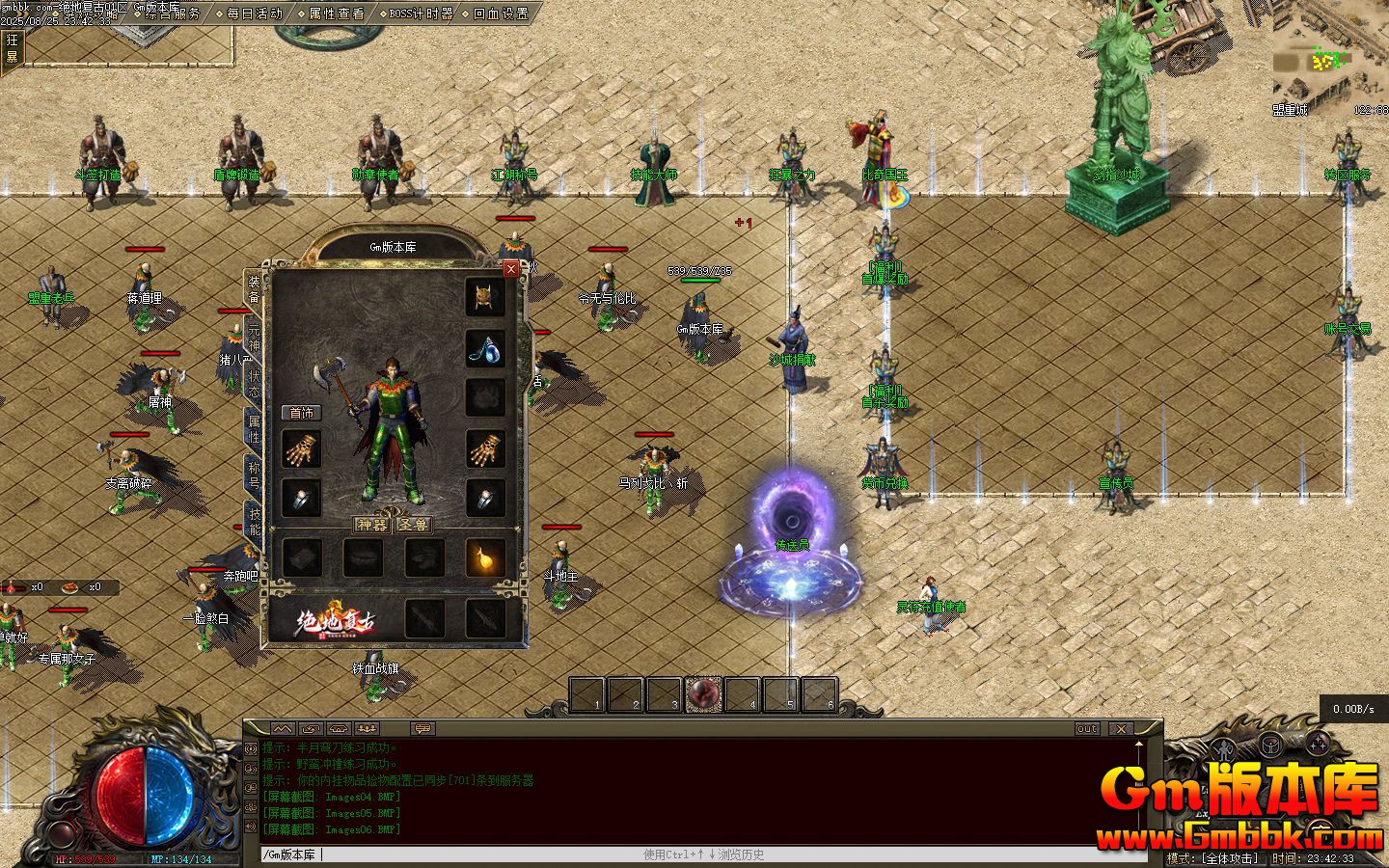Close the chat window with X
The image size is (1389, 868).
point(1120,729)
